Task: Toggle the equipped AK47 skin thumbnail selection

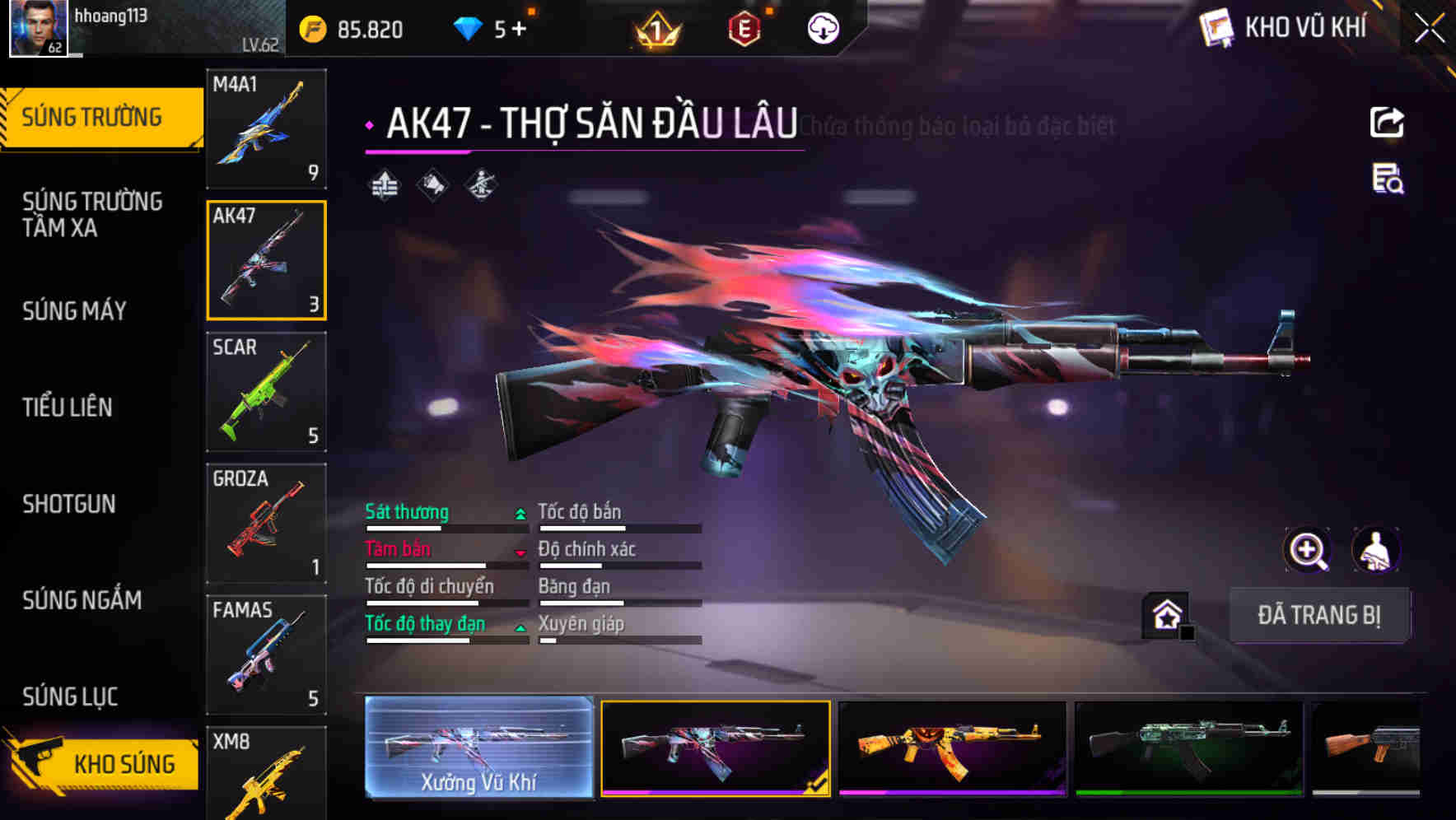Action: point(716,746)
